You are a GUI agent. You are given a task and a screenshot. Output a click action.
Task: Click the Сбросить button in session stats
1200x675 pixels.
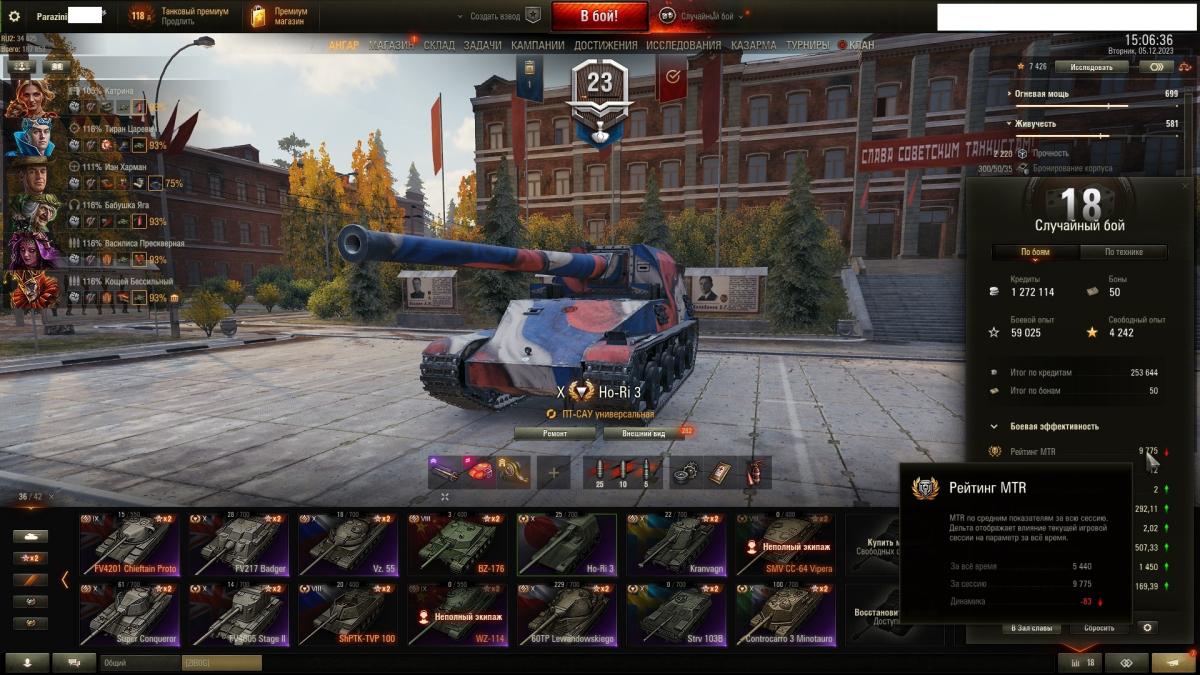point(1092,628)
